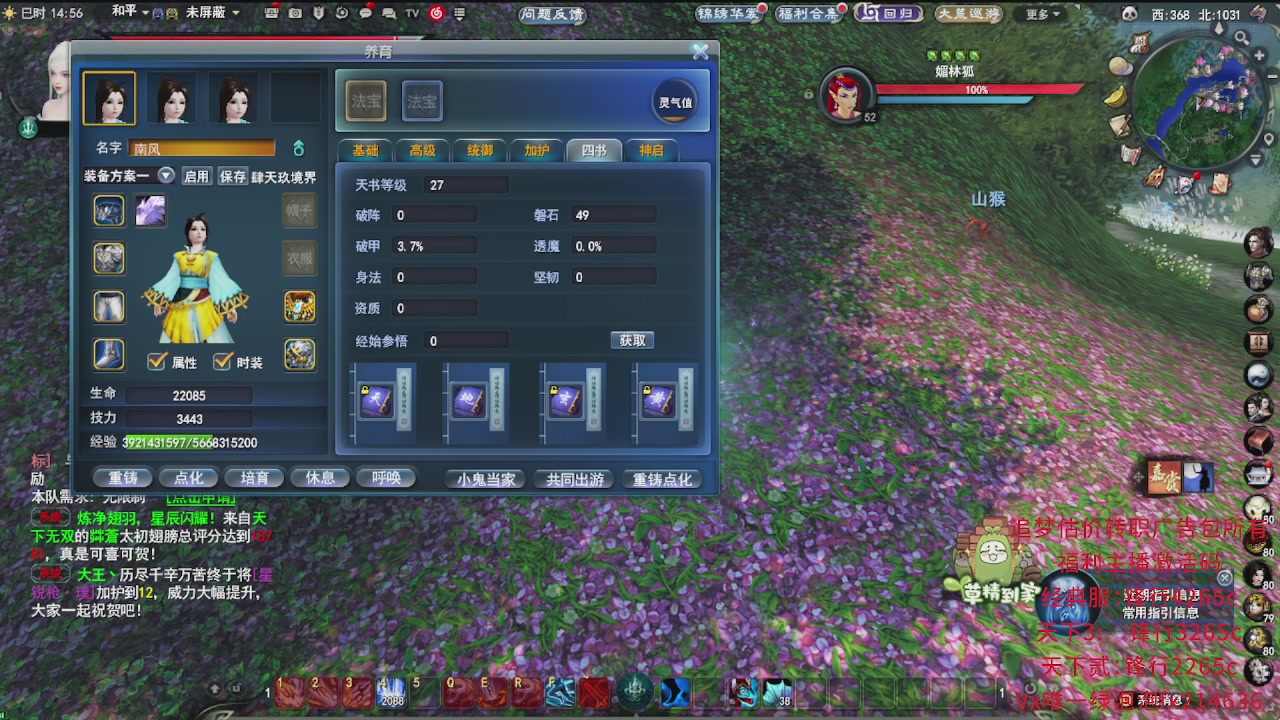Select the first 法宝 treasure slot icon
The height and width of the screenshot is (720, 1280).
(368, 100)
